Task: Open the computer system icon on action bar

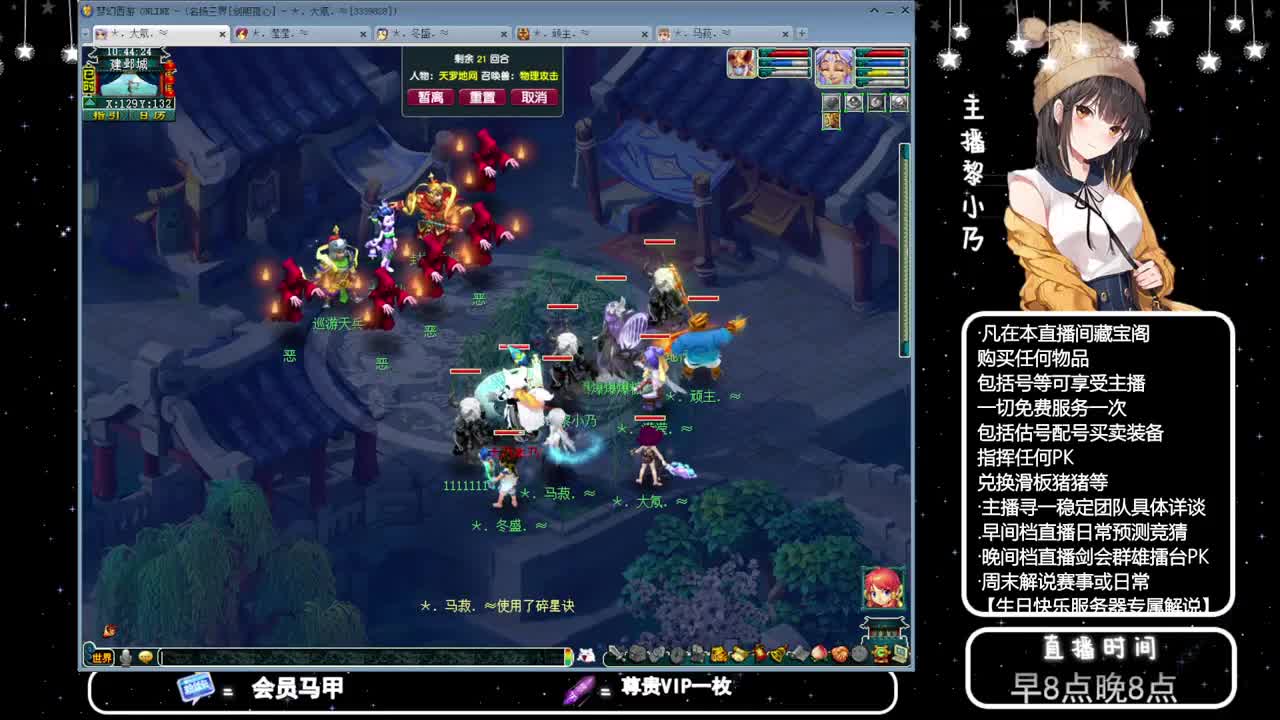Action: (899, 654)
